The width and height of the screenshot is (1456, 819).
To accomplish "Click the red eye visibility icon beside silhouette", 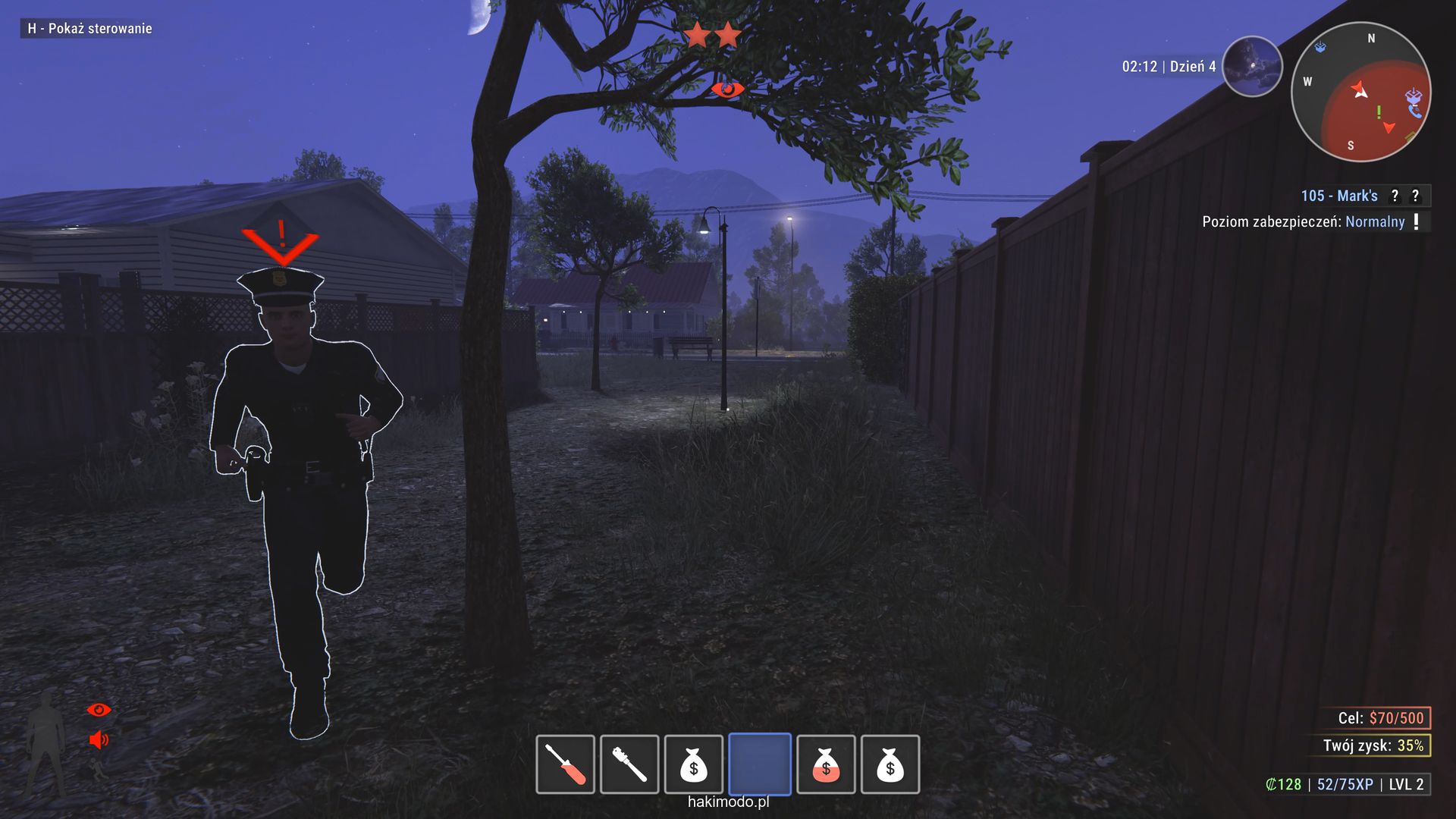I will pos(99,710).
